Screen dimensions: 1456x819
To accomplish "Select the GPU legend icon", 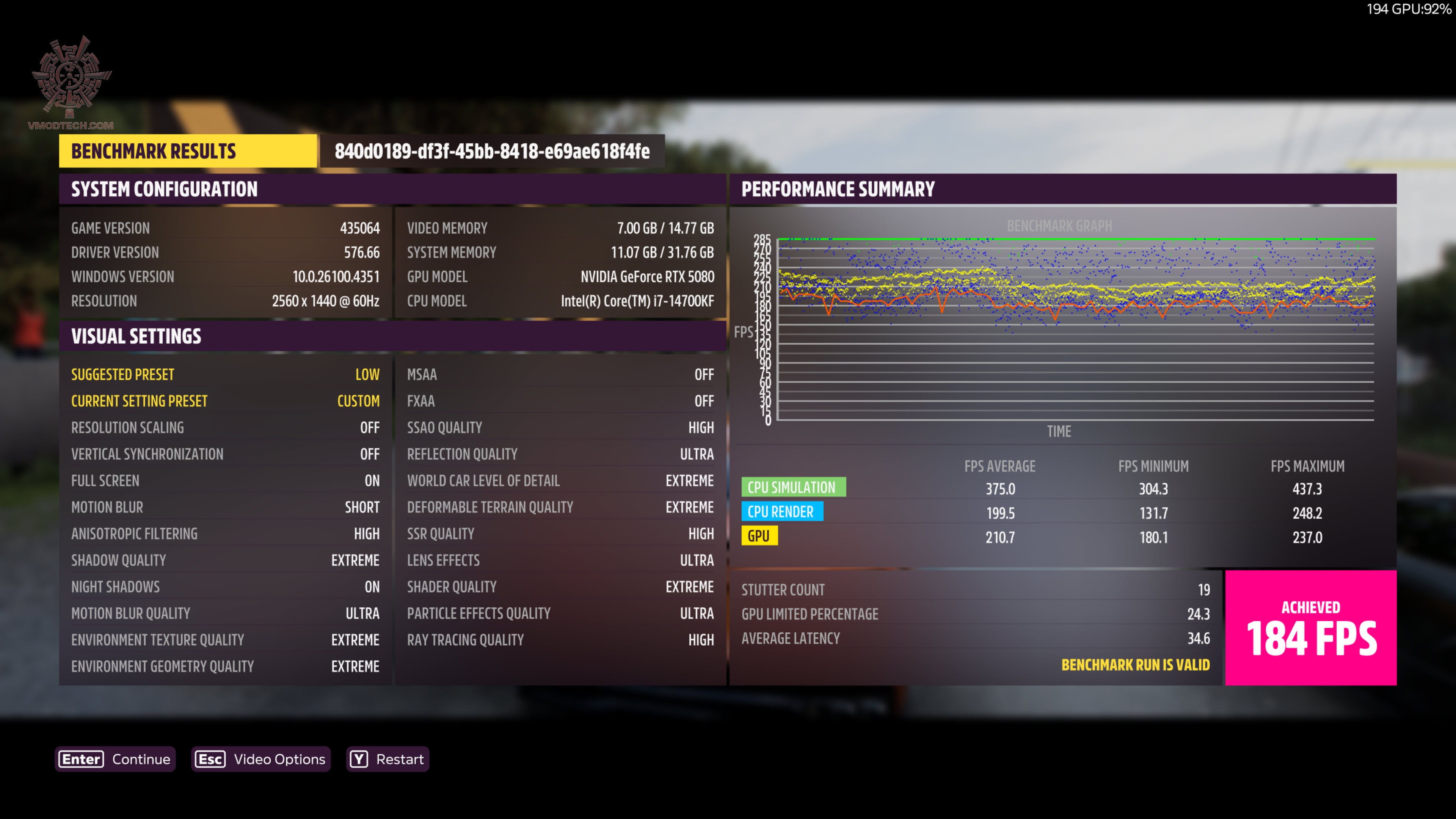I will pyautogui.click(x=759, y=535).
